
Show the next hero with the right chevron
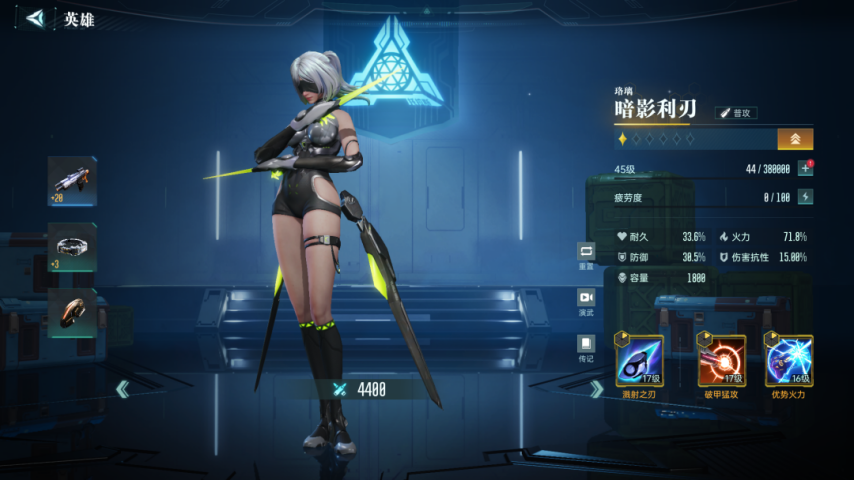pyautogui.click(x=596, y=389)
